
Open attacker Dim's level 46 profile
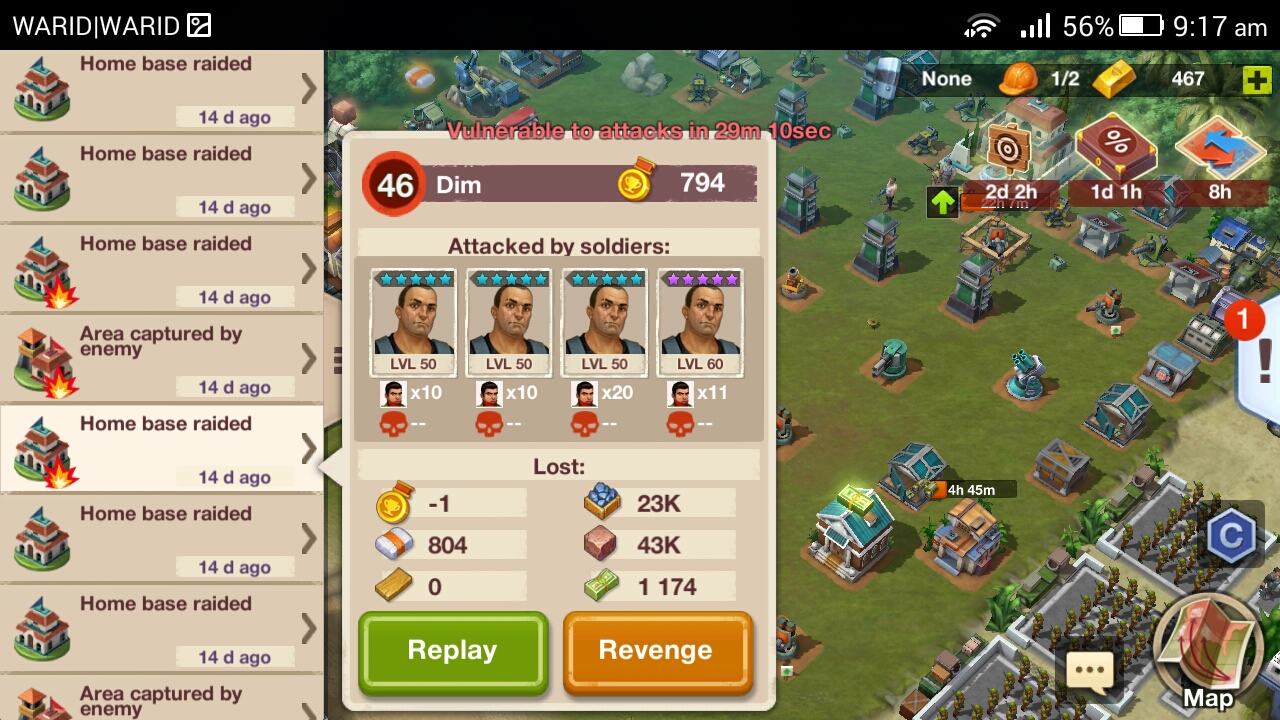395,184
